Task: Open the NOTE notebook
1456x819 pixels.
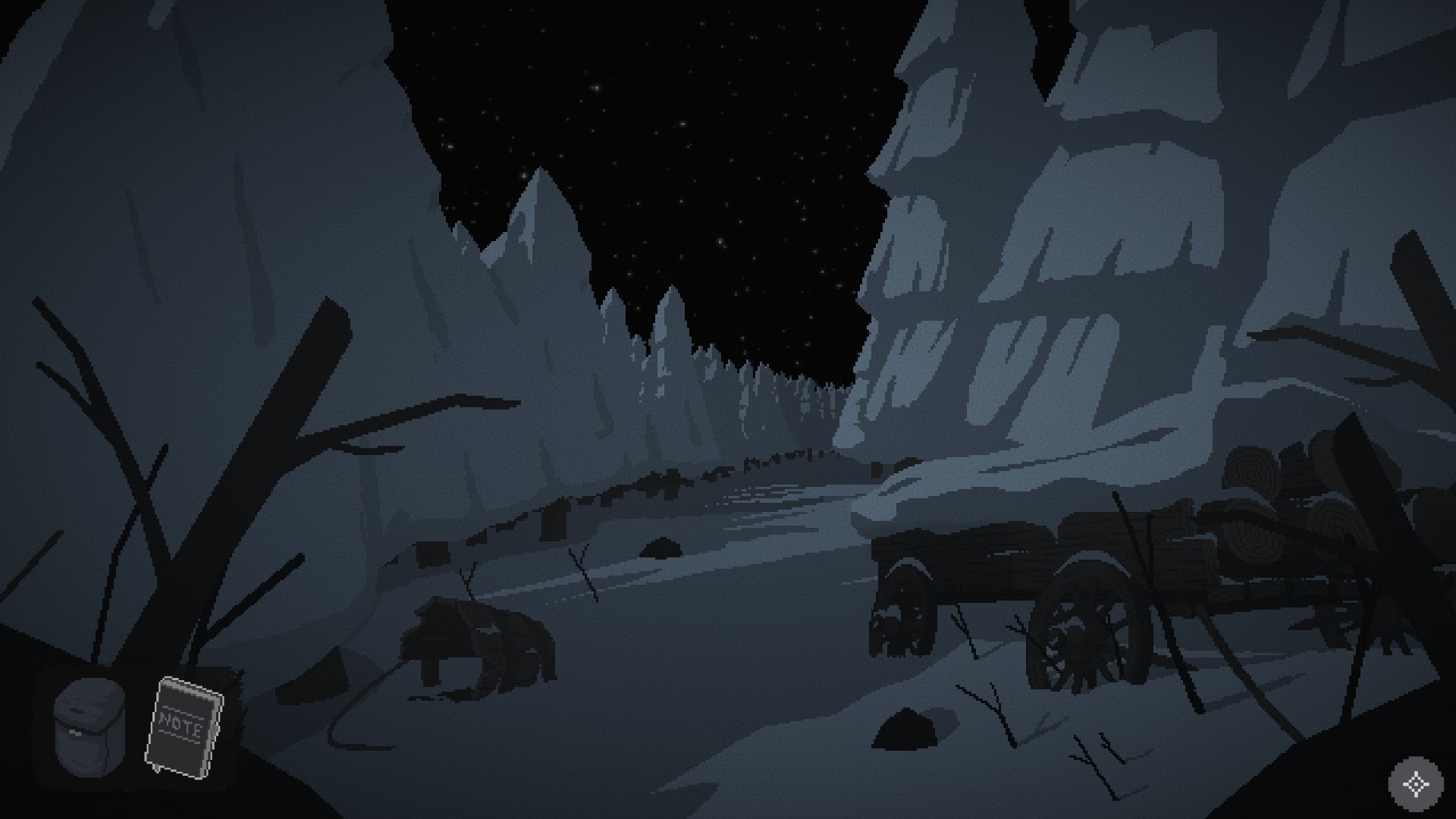Action: (x=184, y=728)
